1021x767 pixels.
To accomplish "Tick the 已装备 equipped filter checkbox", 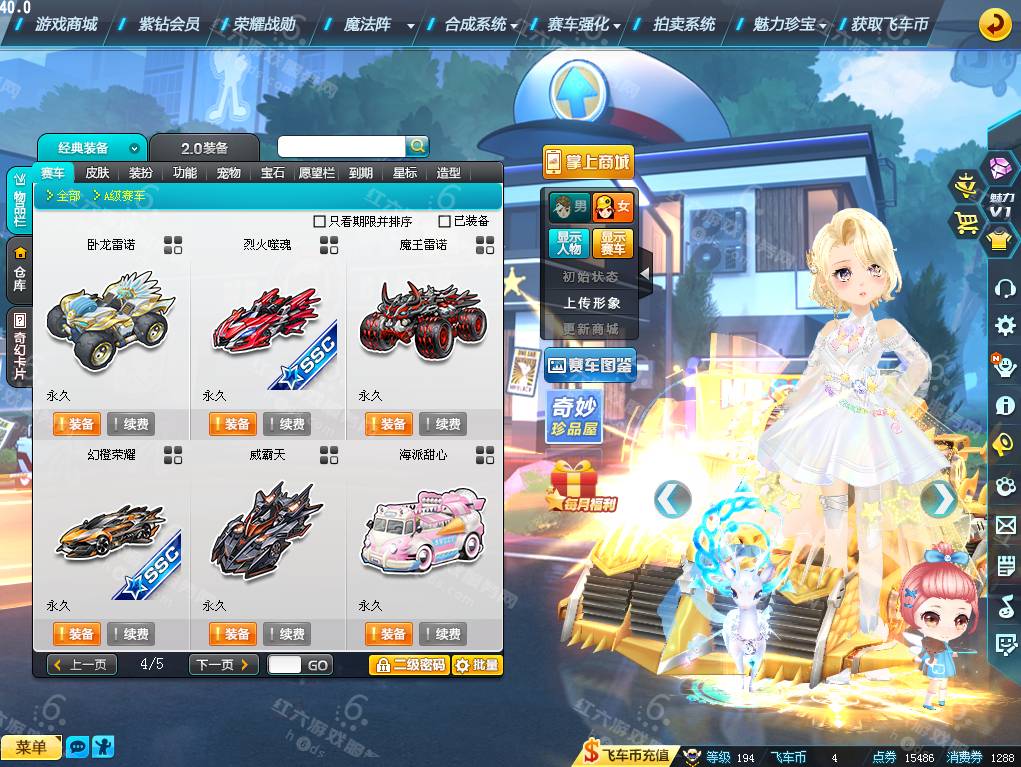I will pyautogui.click(x=445, y=221).
